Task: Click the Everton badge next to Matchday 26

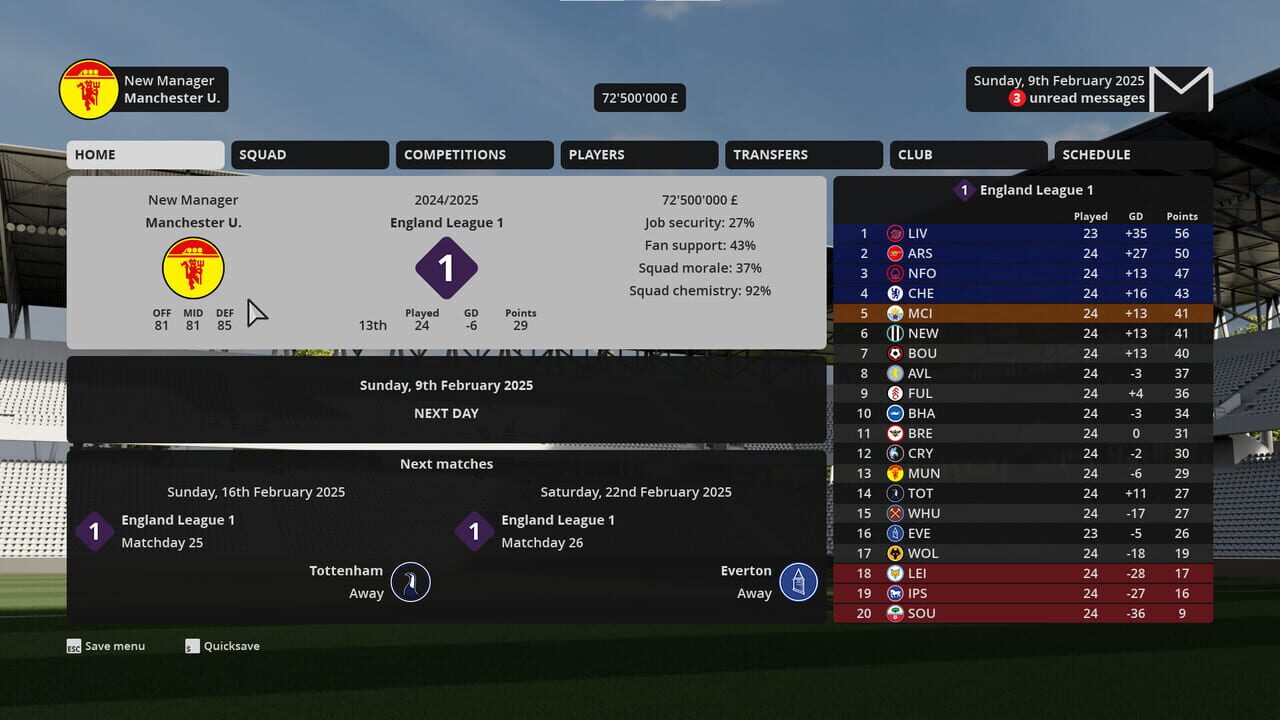Action: (x=797, y=581)
